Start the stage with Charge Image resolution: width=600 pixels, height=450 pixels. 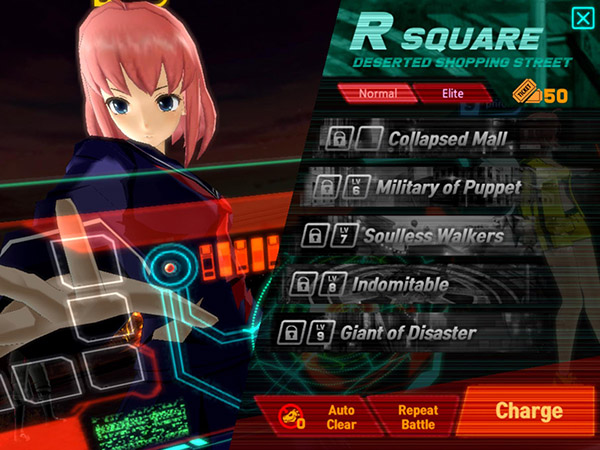pos(529,411)
